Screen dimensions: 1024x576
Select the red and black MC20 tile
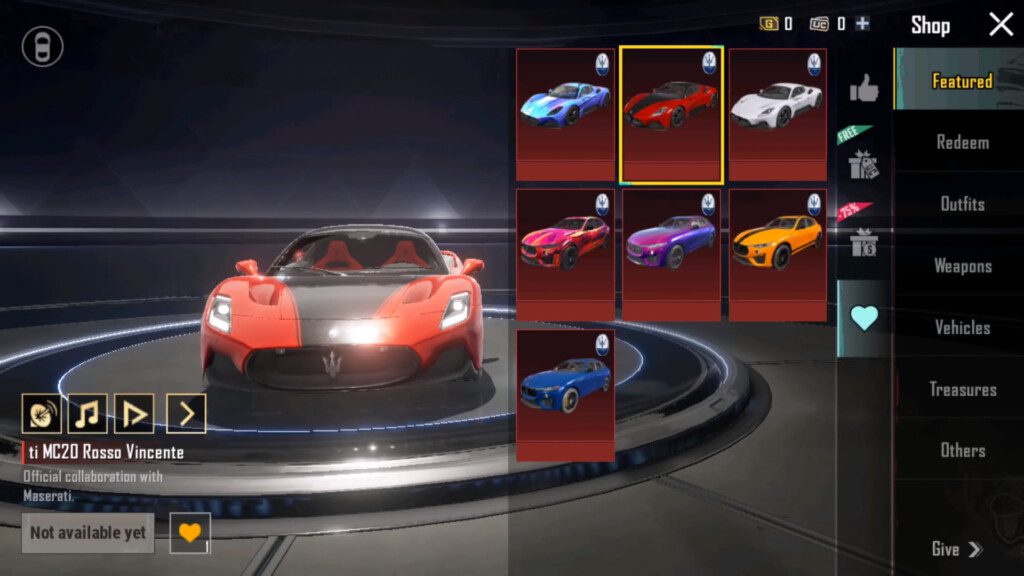671,114
